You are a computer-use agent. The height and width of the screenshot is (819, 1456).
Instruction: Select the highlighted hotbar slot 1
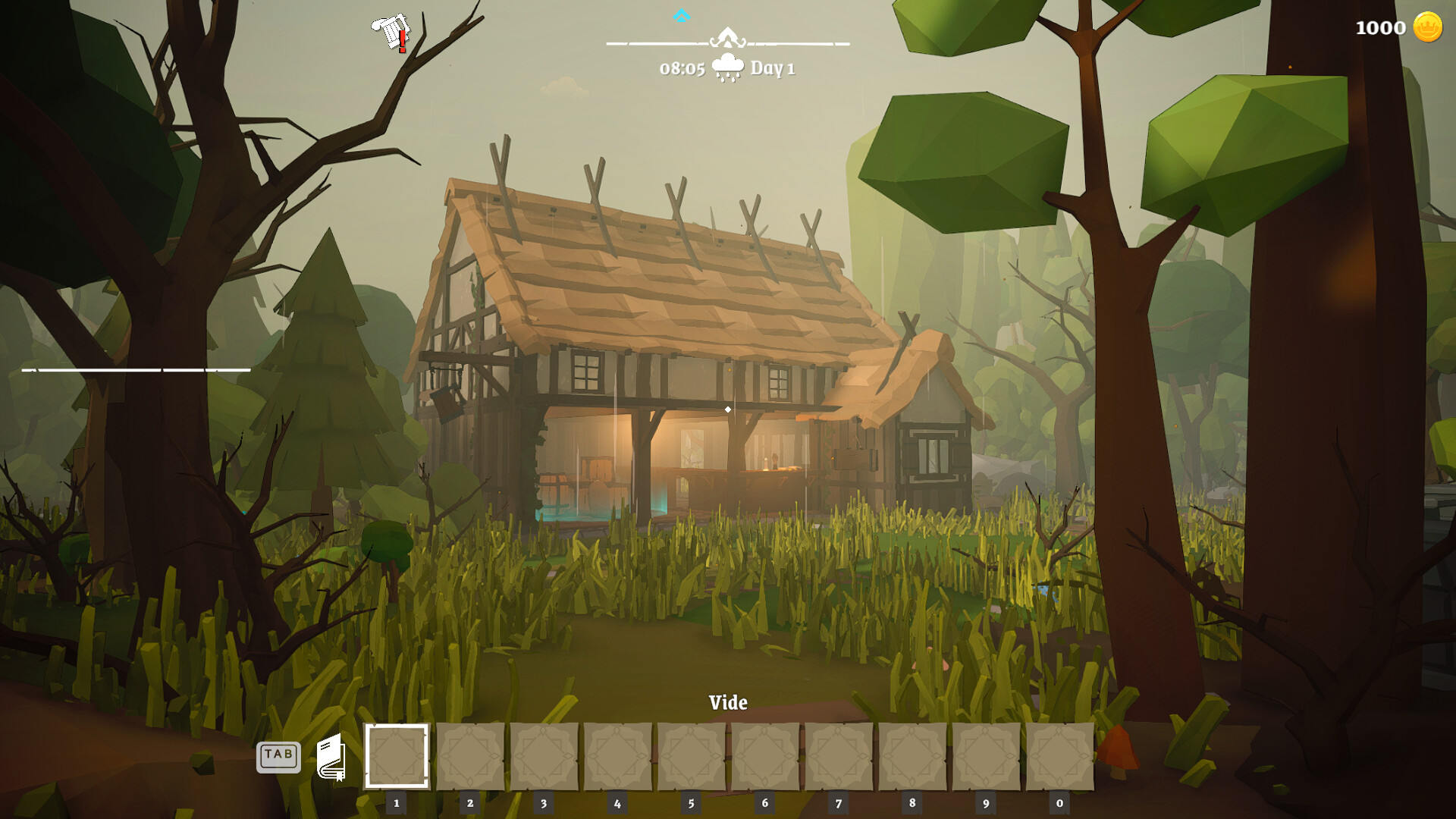(397, 756)
